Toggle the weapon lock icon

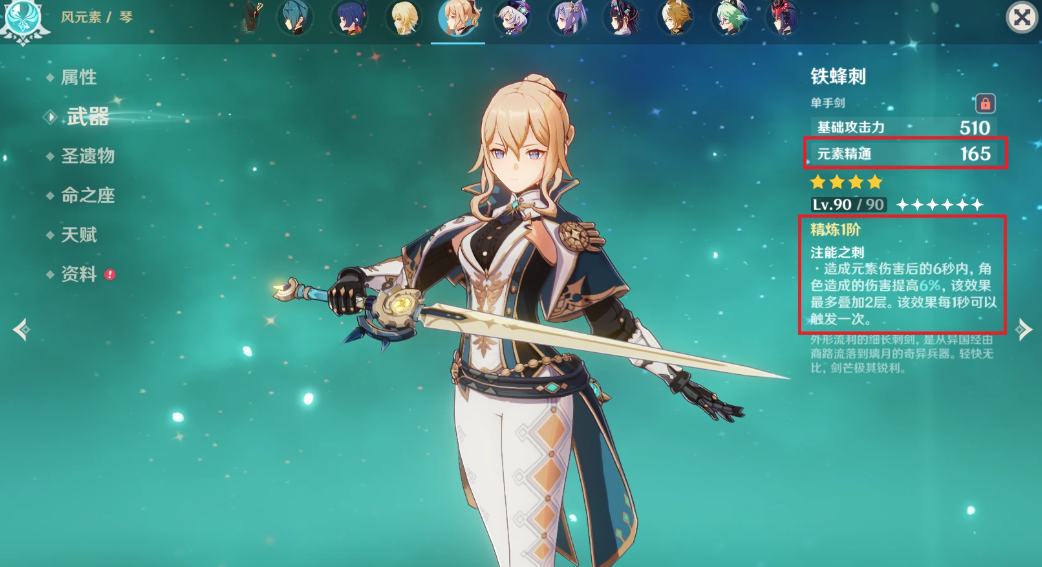click(985, 102)
